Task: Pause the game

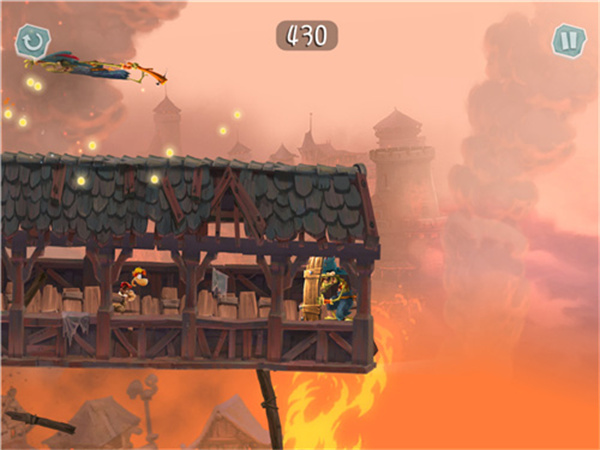Action: [x=567, y=41]
